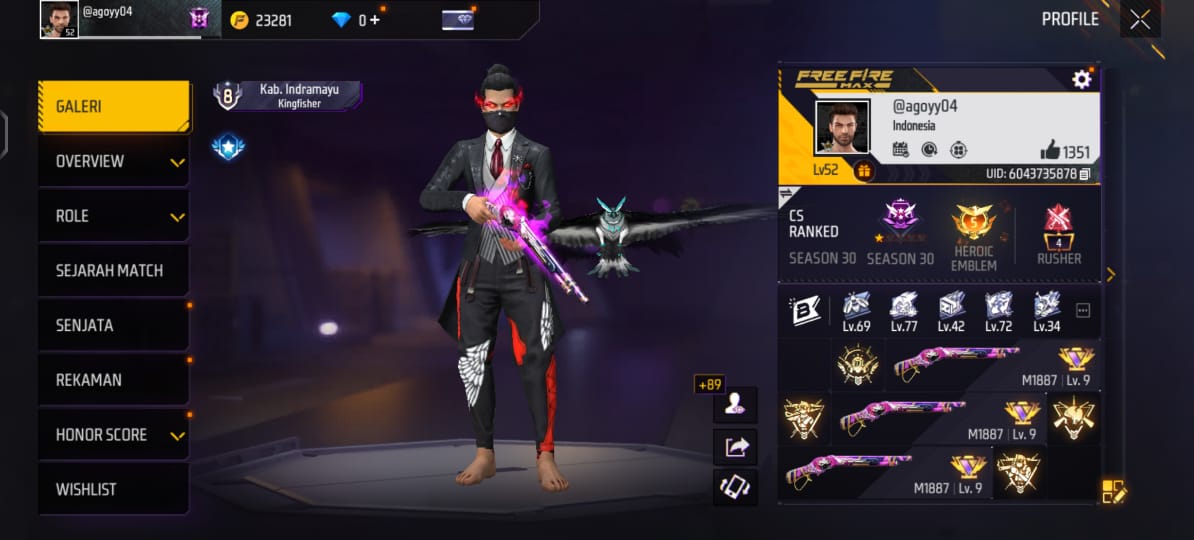Copy the player UID
This screenshot has width=1194, height=540.
[x=1084, y=174]
